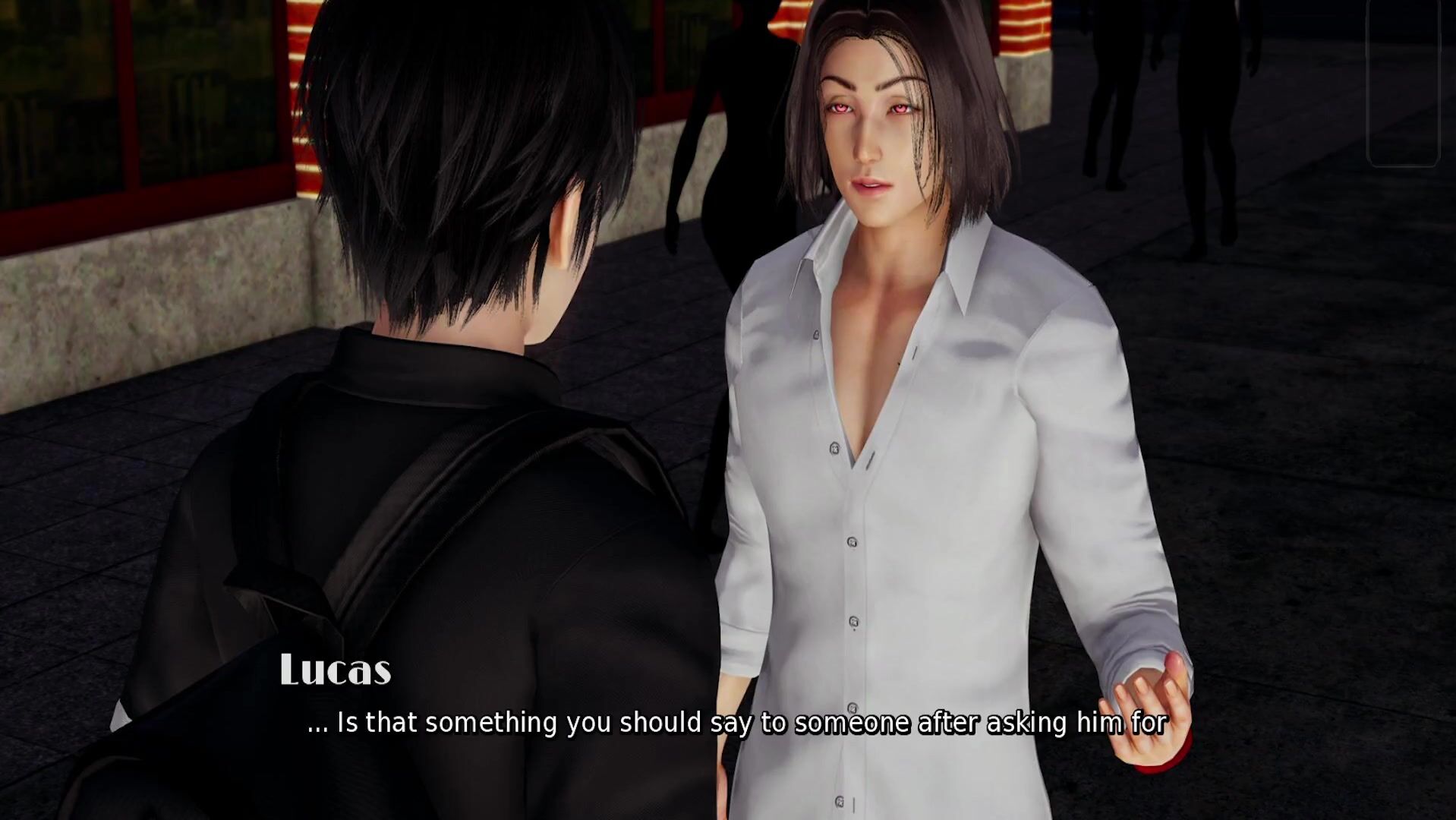Open the phone outline icon

click(1403, 82)
